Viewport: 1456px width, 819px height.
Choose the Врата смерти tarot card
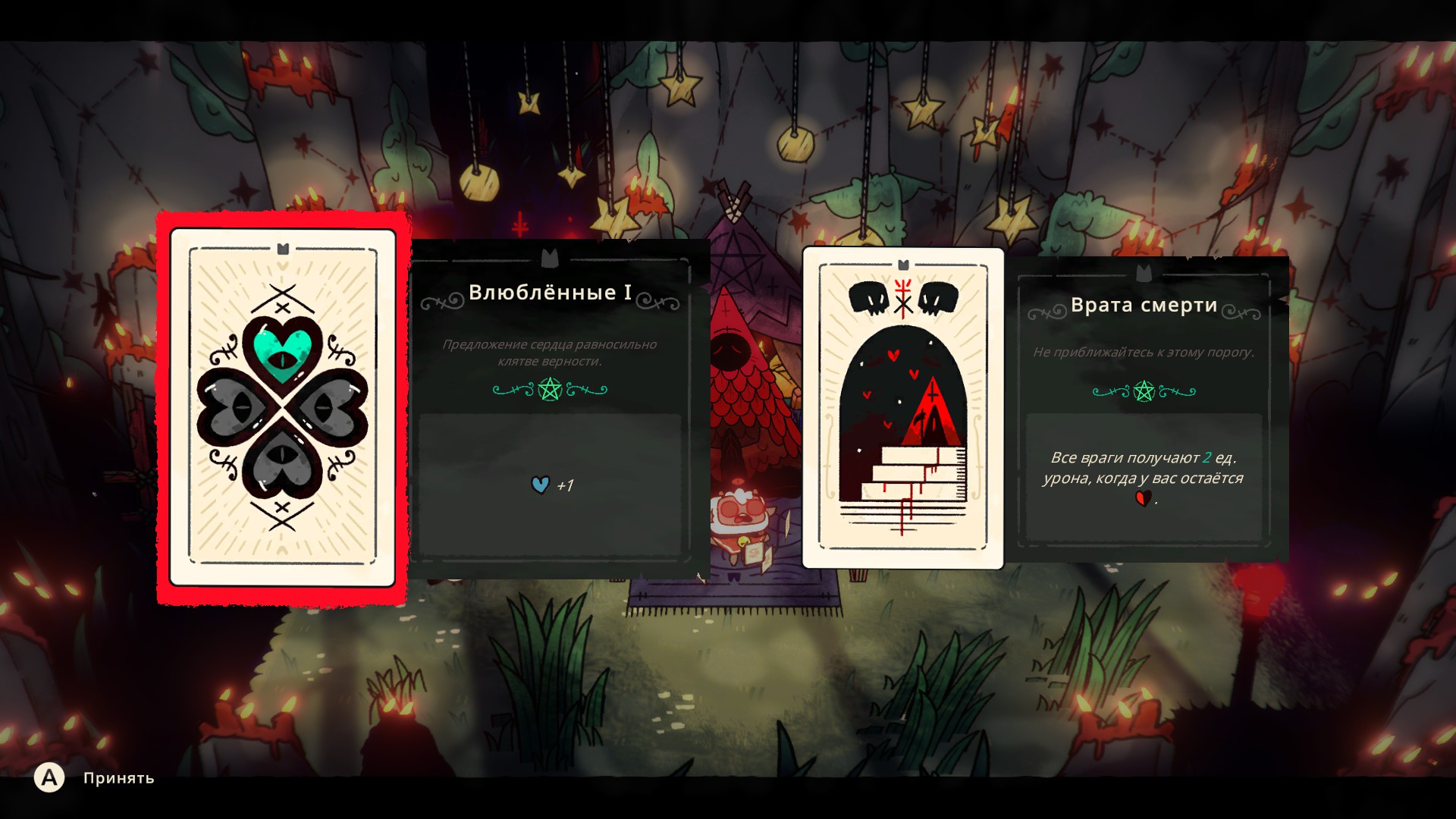(x=902, y=408)
